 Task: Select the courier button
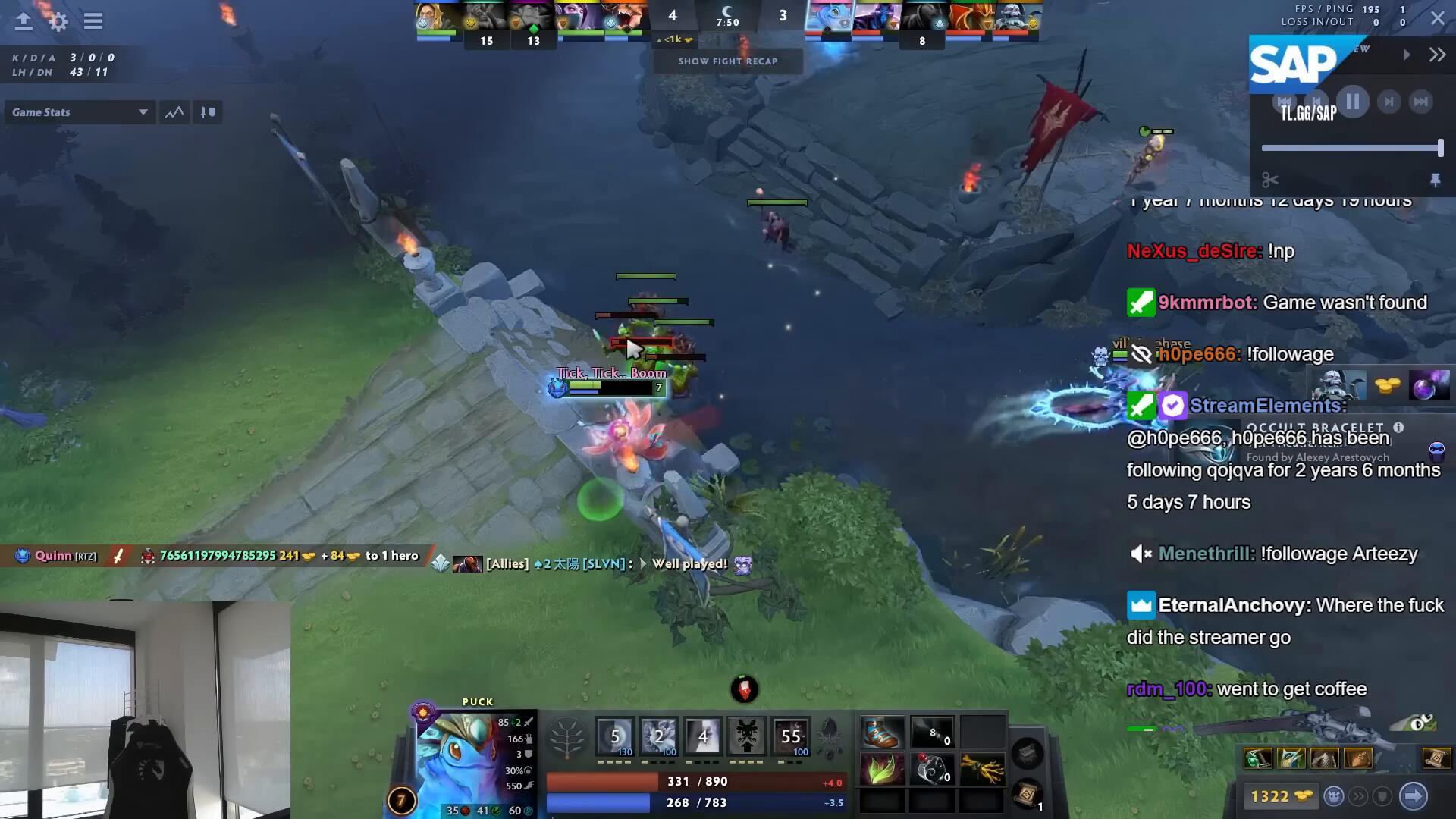(1334, 796)
